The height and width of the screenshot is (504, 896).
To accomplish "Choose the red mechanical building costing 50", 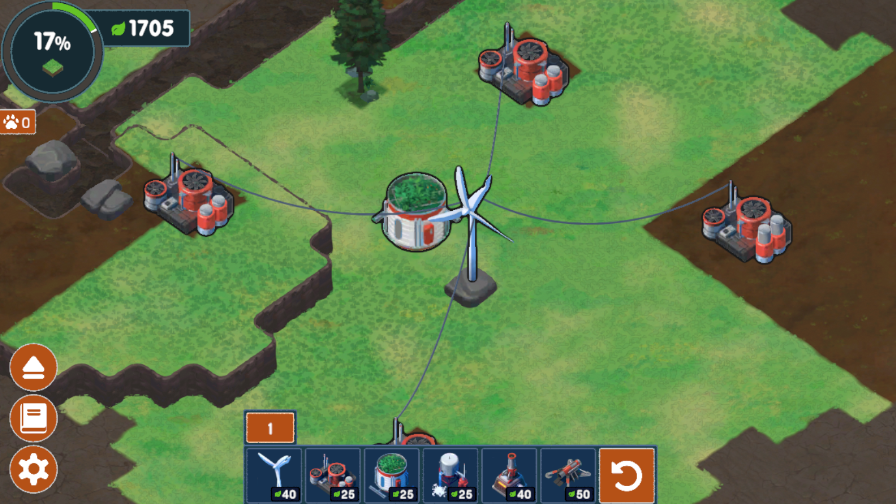I will click(x=569, y=475).
